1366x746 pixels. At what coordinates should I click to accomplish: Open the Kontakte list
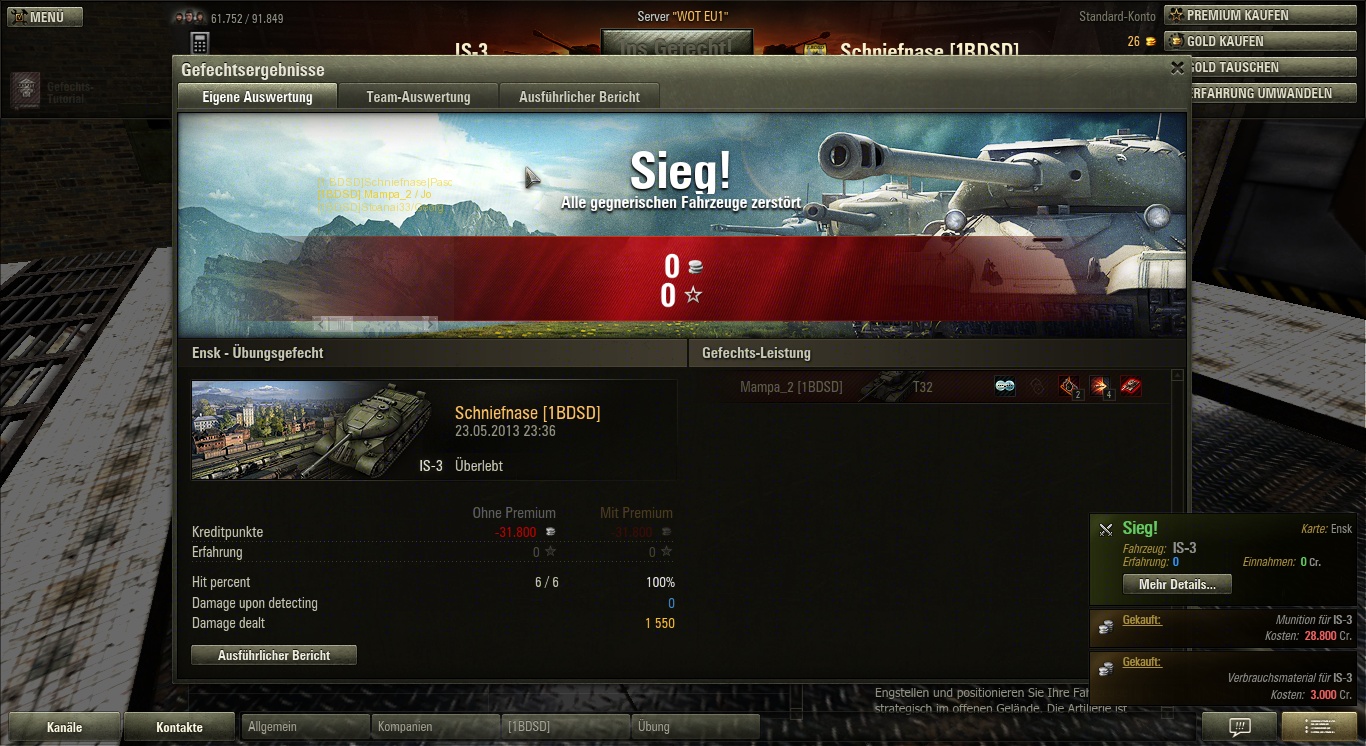click(180, 727)
